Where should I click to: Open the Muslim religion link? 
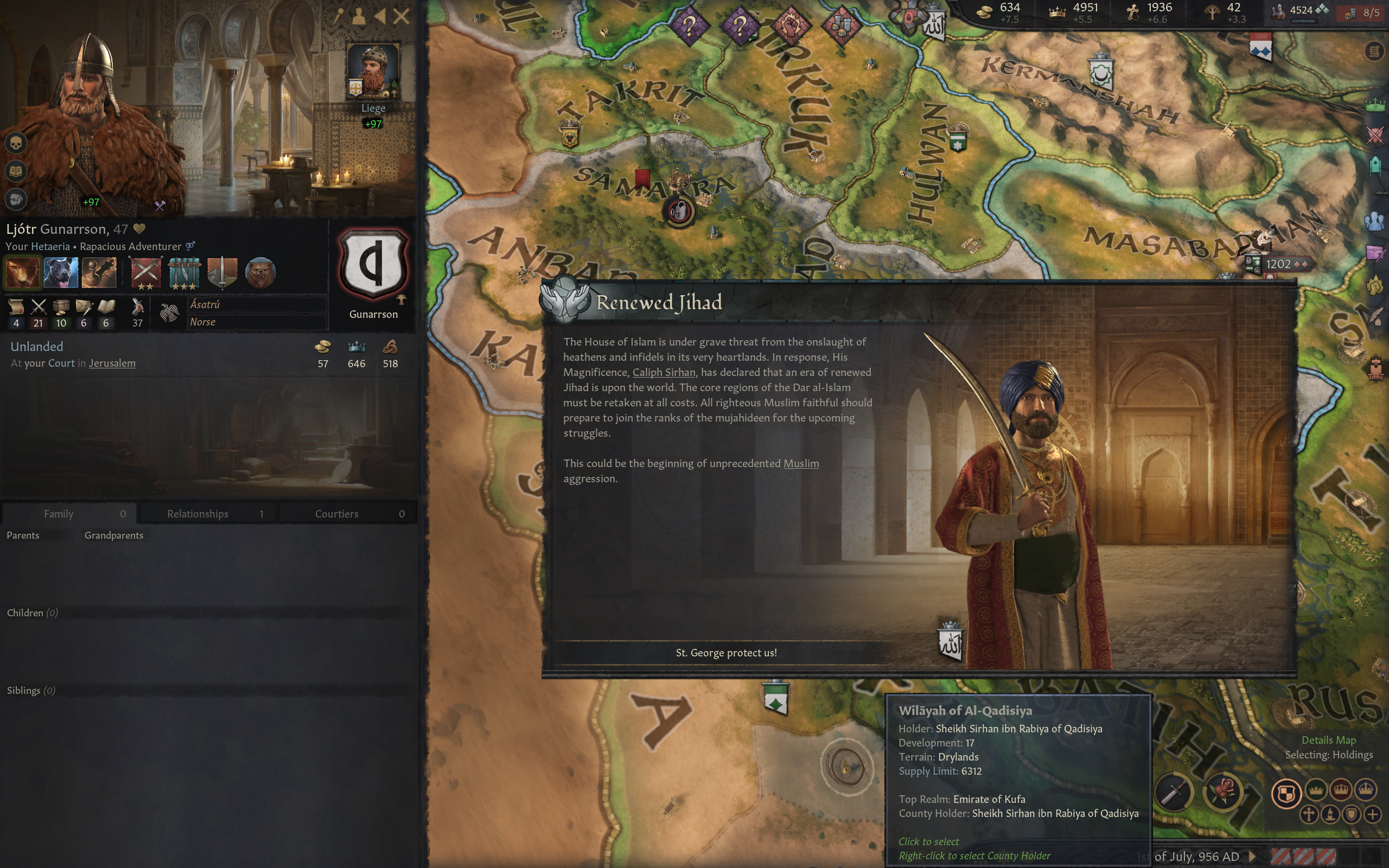click(x=801, y=463)
